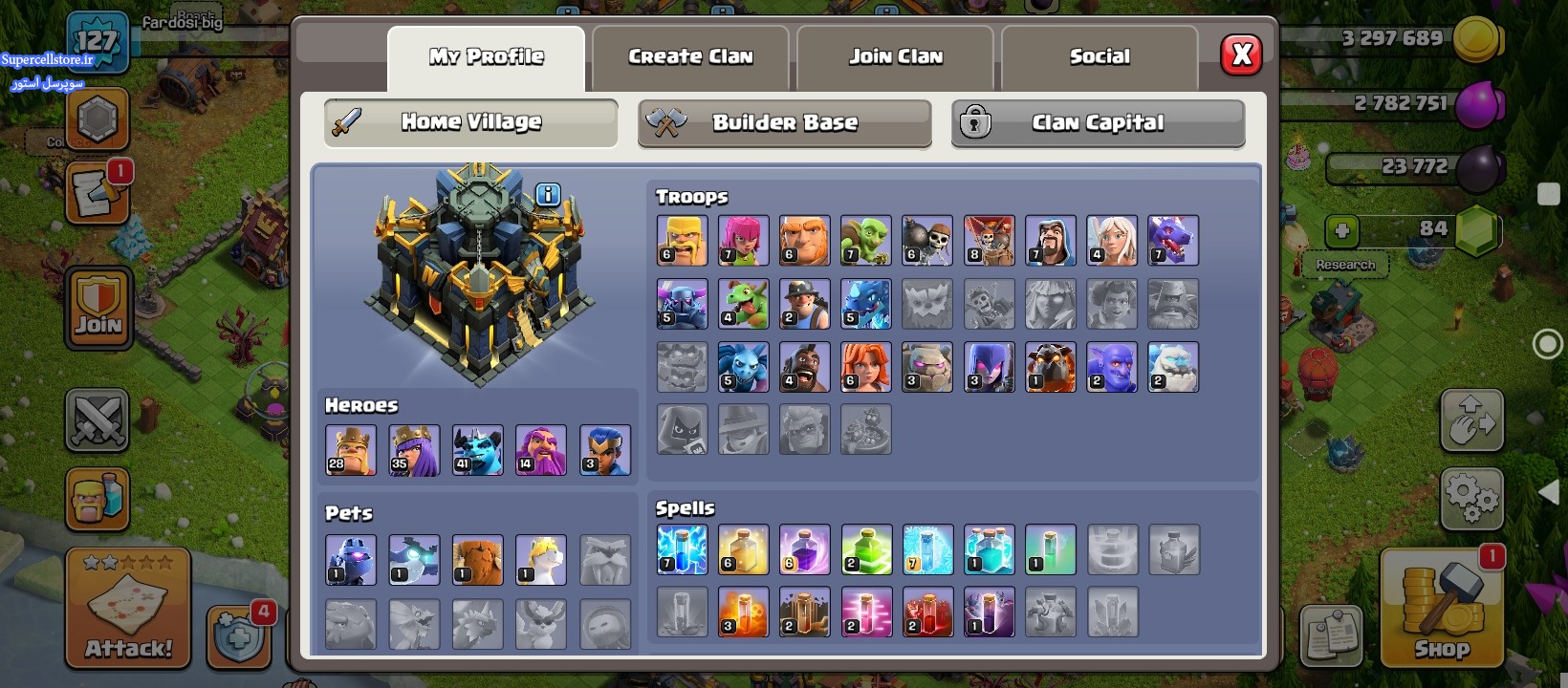
Task: Click the Lightning Spell icon
Action: coord(682,549)
